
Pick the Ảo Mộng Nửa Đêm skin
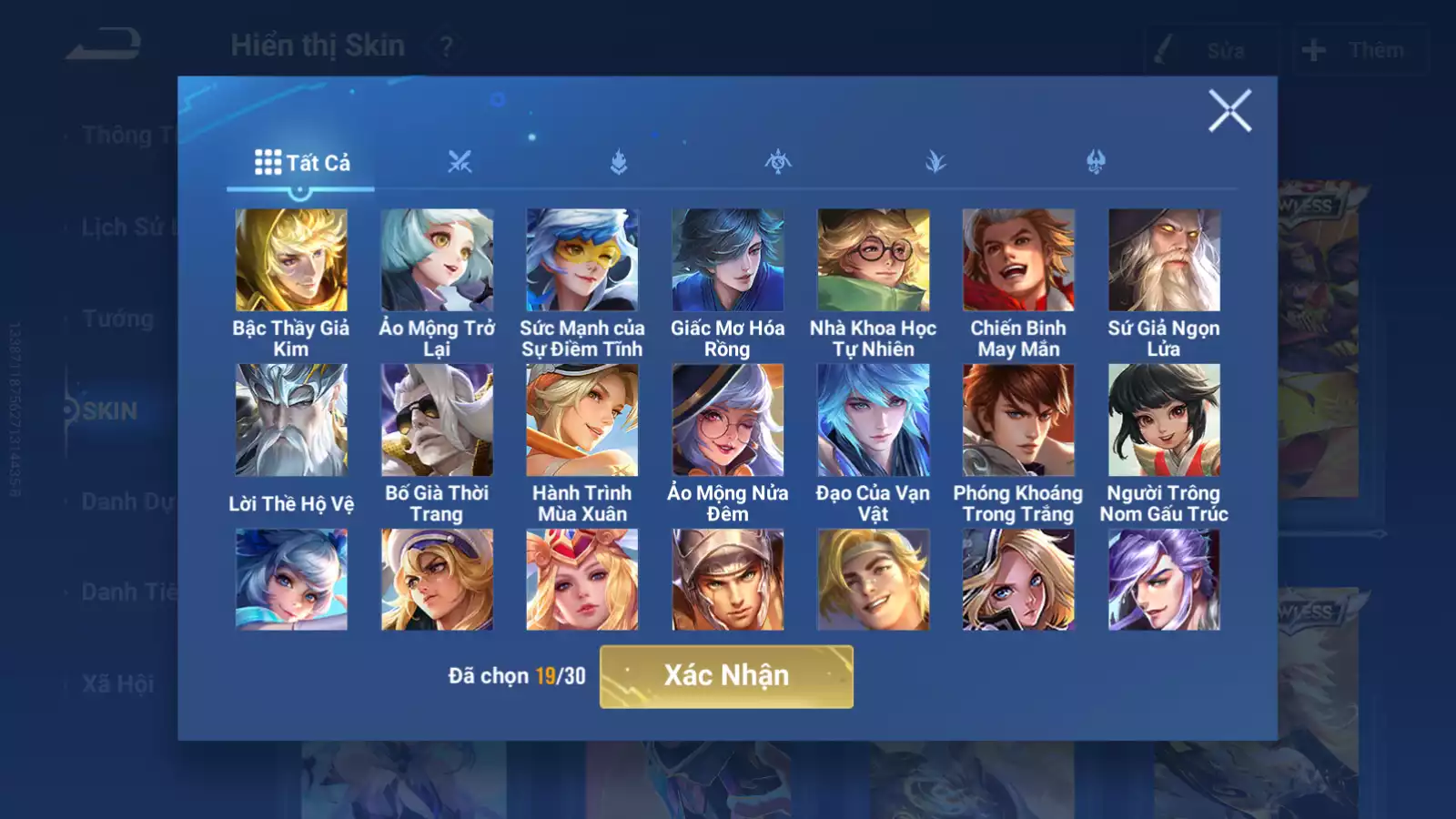(728, 420)
